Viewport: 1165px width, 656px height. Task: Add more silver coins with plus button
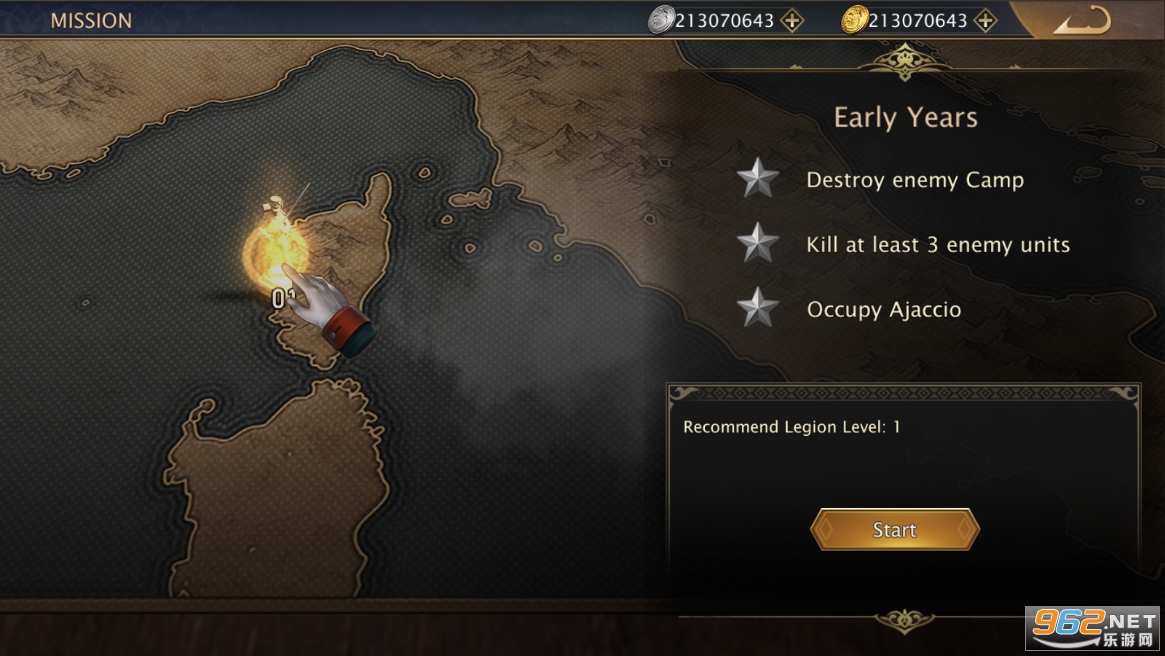(x=792, y=20)
